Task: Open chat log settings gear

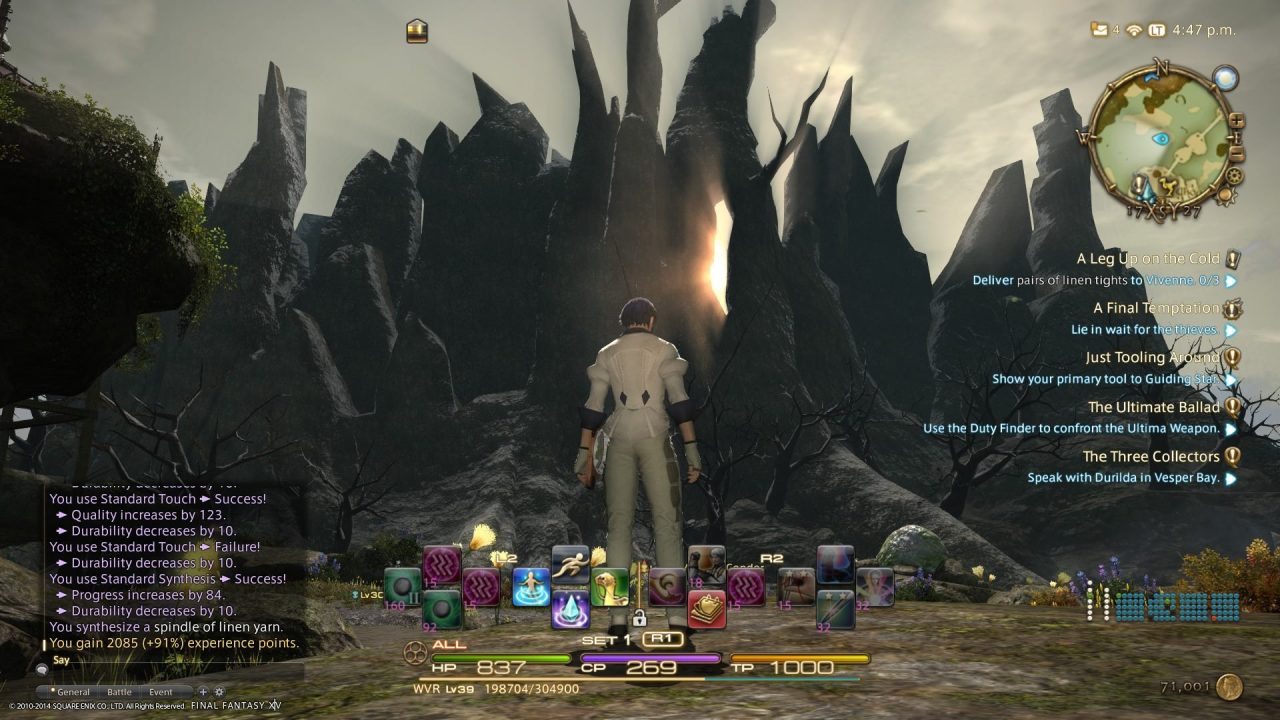Action: (x=219, y=692)
